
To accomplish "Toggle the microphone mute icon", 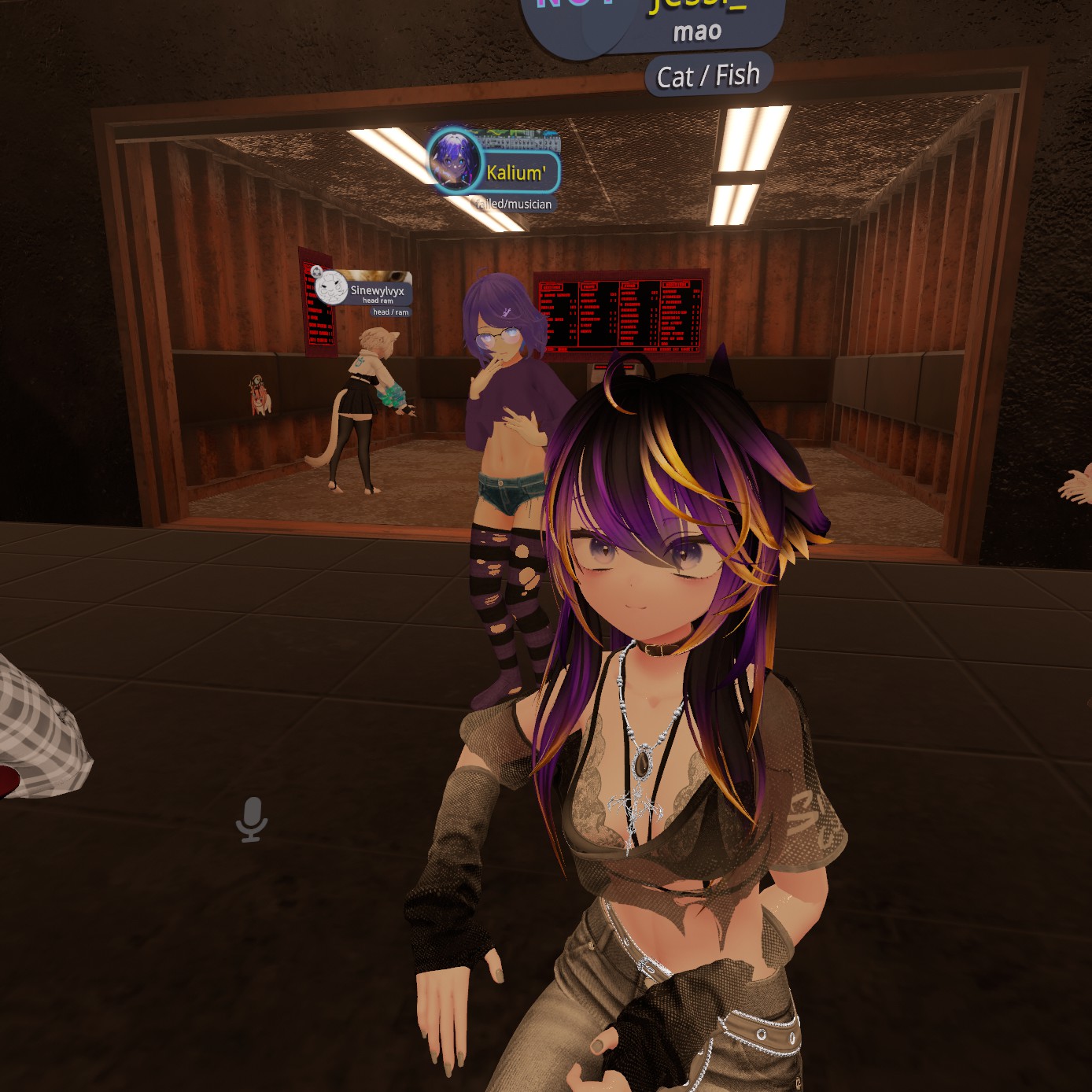I will (x=252, y=819).
